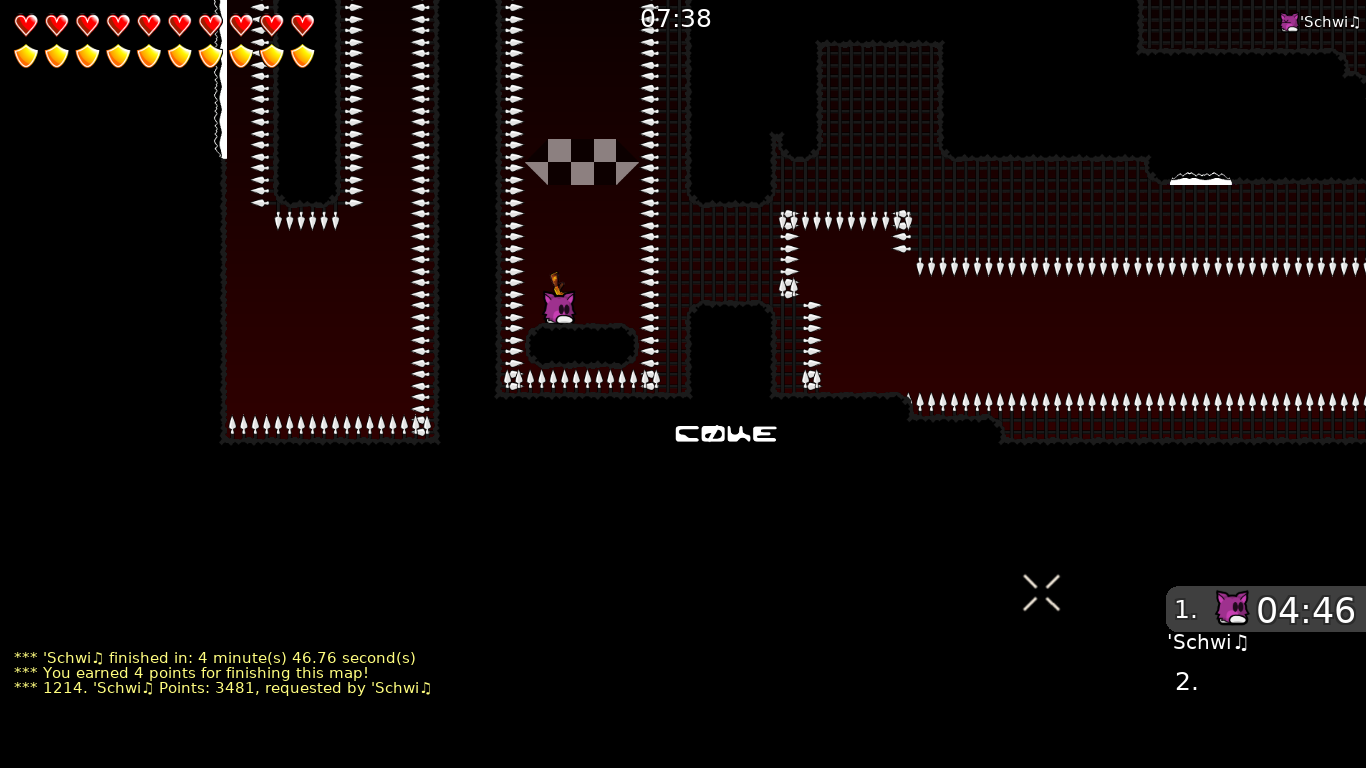Click the CODE label on the map
Viewport: 1366px width, 768px height.
click(726, 434)
